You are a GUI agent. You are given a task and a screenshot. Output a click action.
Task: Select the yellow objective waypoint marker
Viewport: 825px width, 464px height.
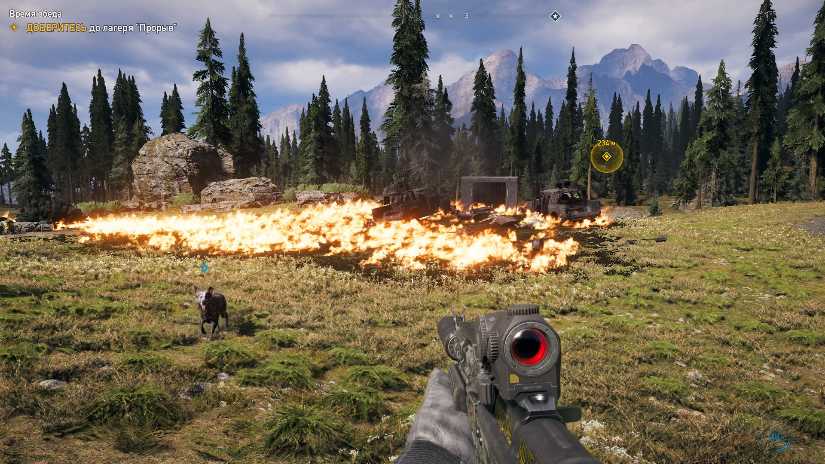click(606, 156)
